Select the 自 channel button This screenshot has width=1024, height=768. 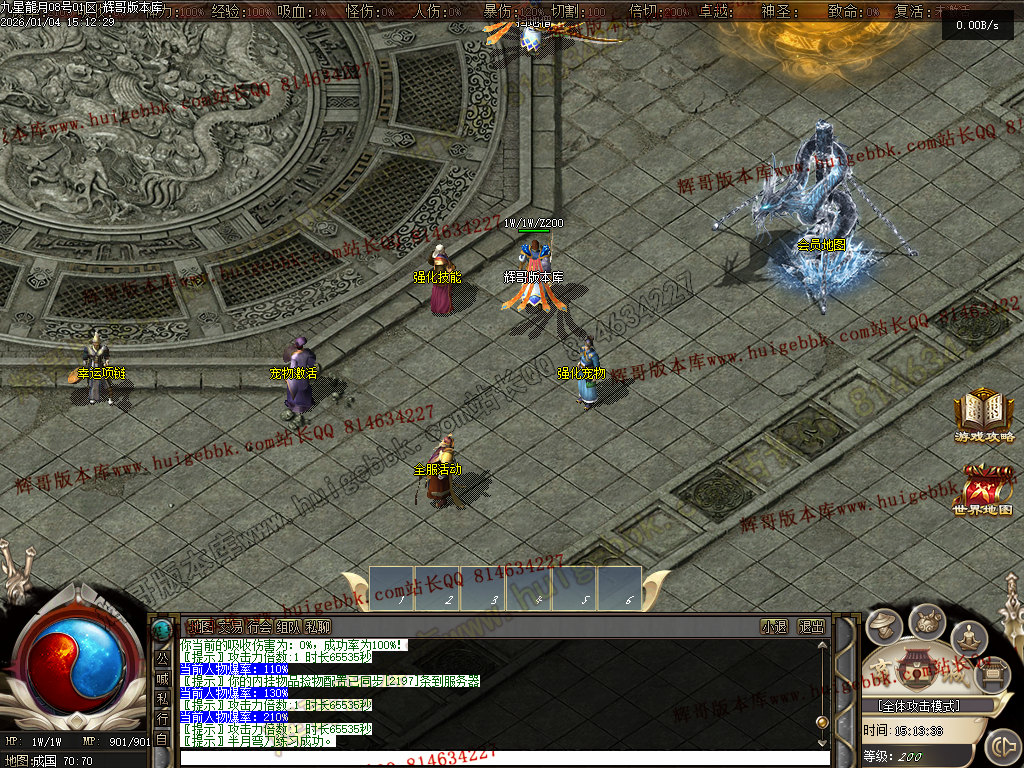162,739
